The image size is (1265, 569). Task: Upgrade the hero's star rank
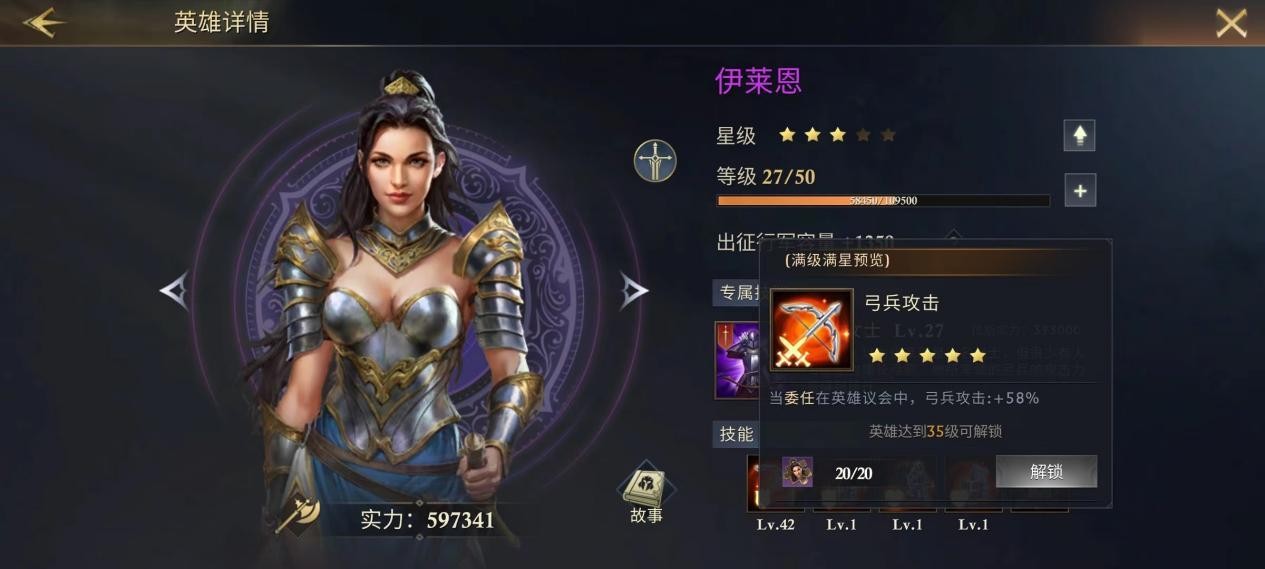[1079, 135]
